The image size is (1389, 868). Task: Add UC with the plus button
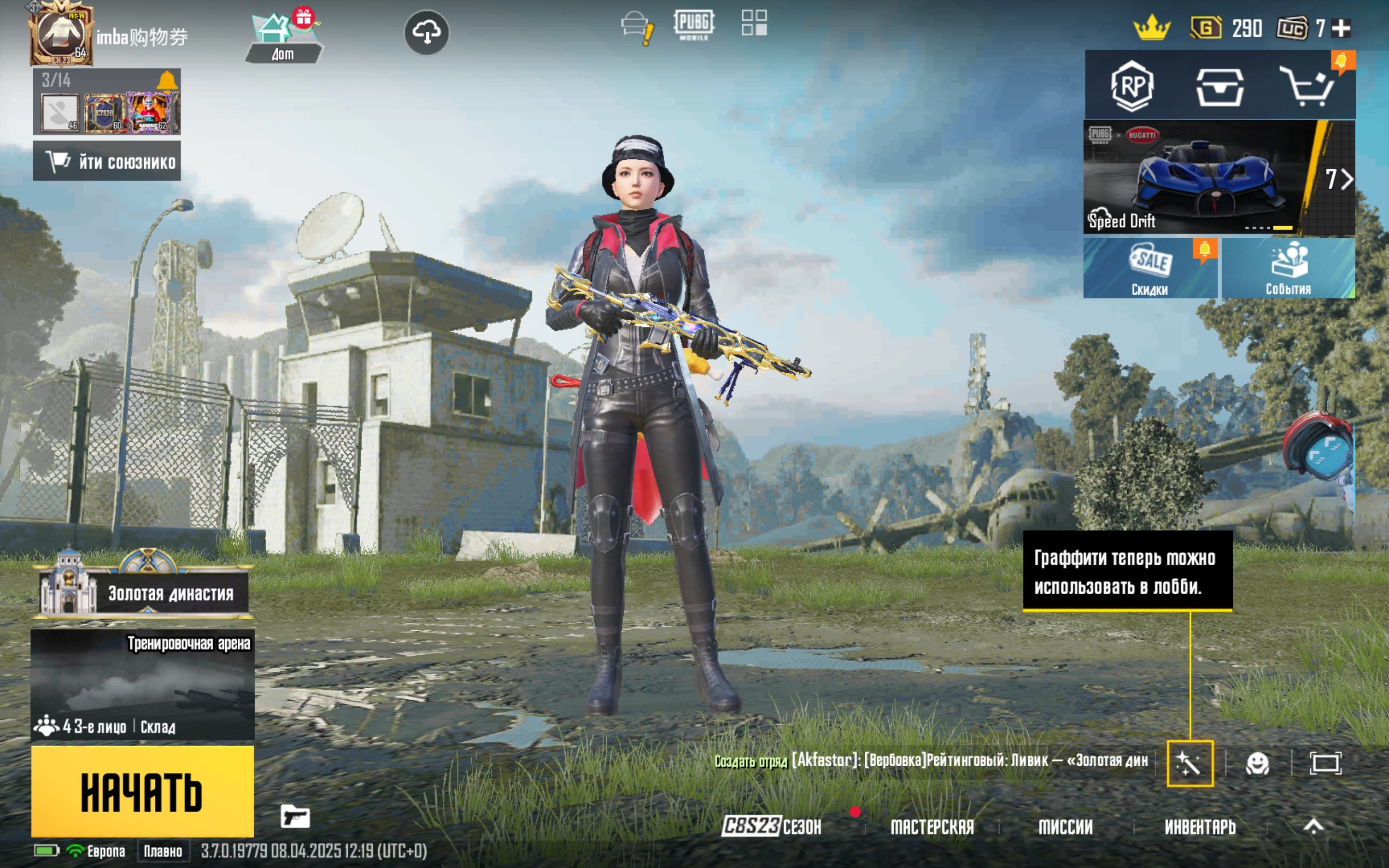(x=1341, y=28)
